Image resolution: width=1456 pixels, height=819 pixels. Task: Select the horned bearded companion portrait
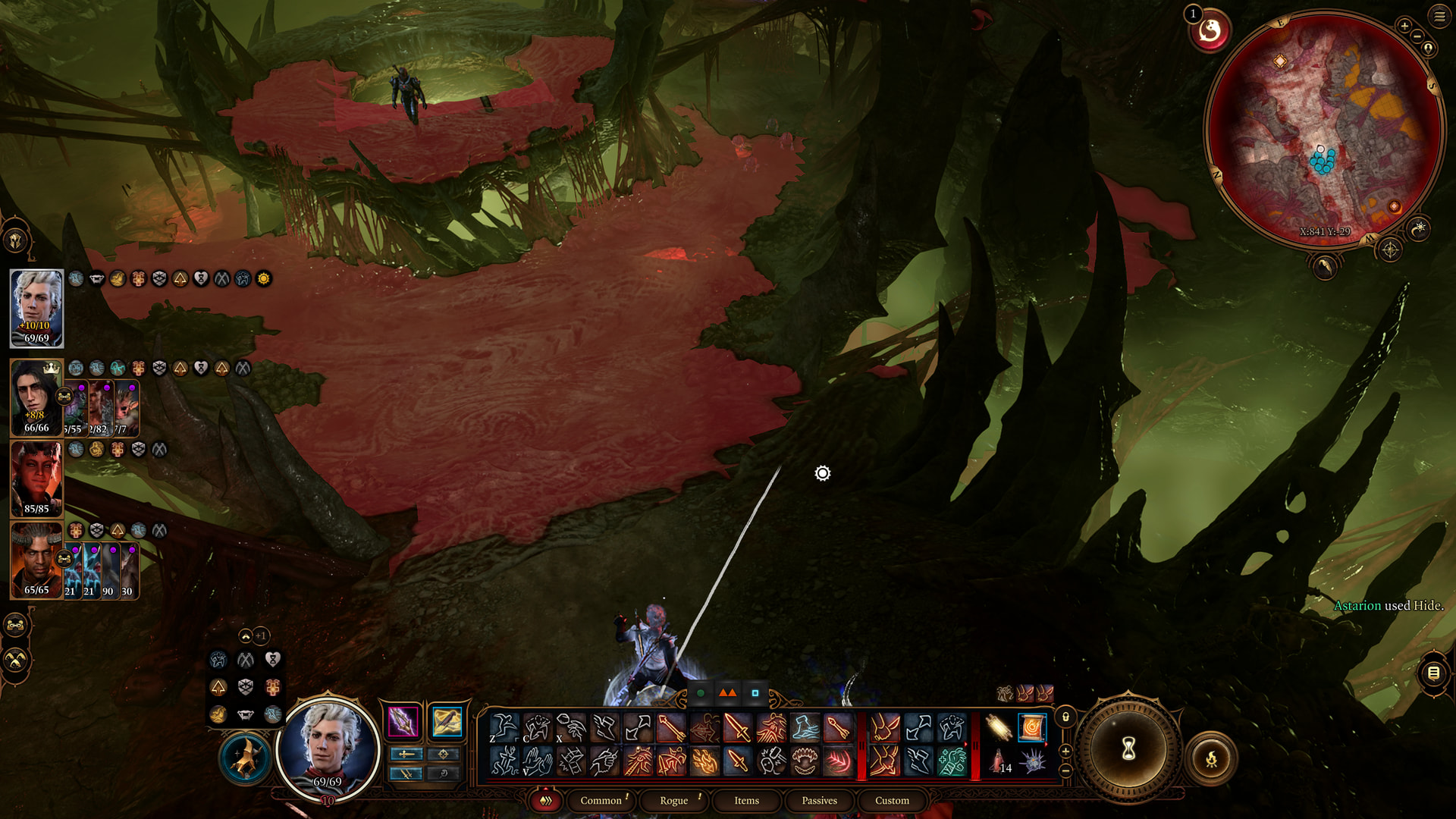36,560
